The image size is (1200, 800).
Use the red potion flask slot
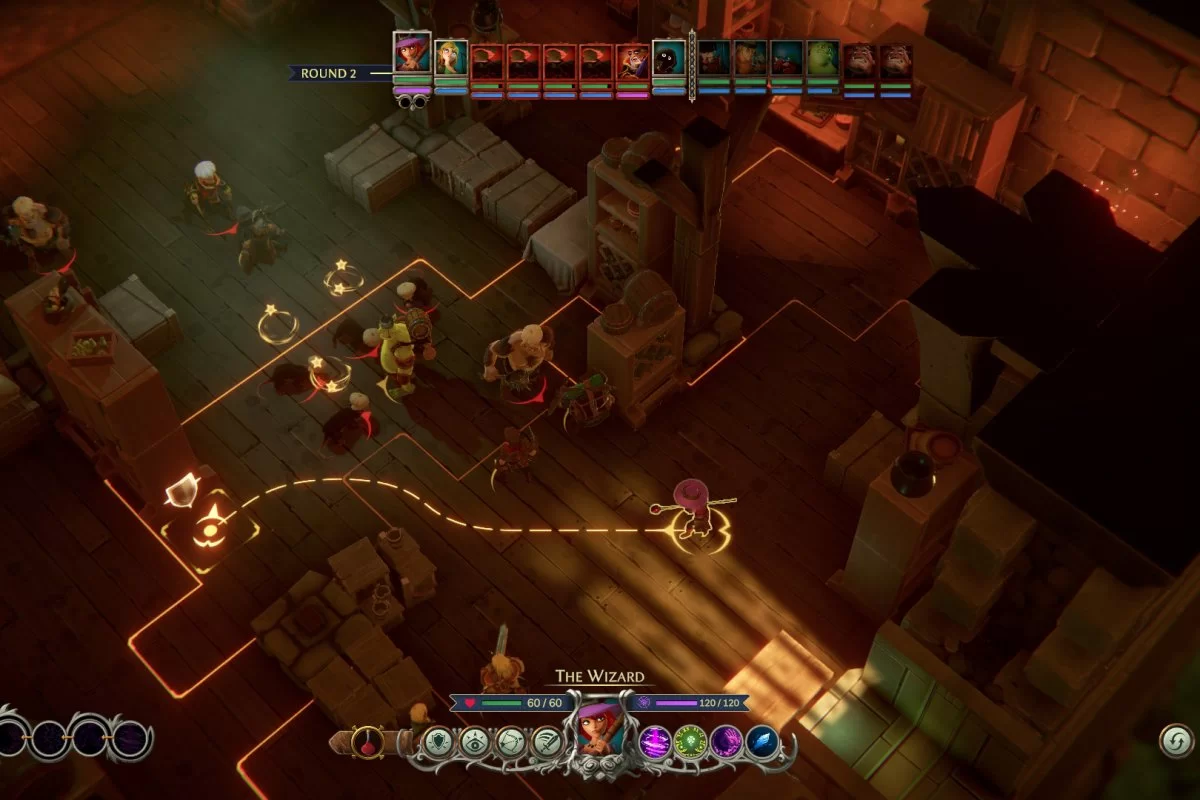[x=367, y=742]
